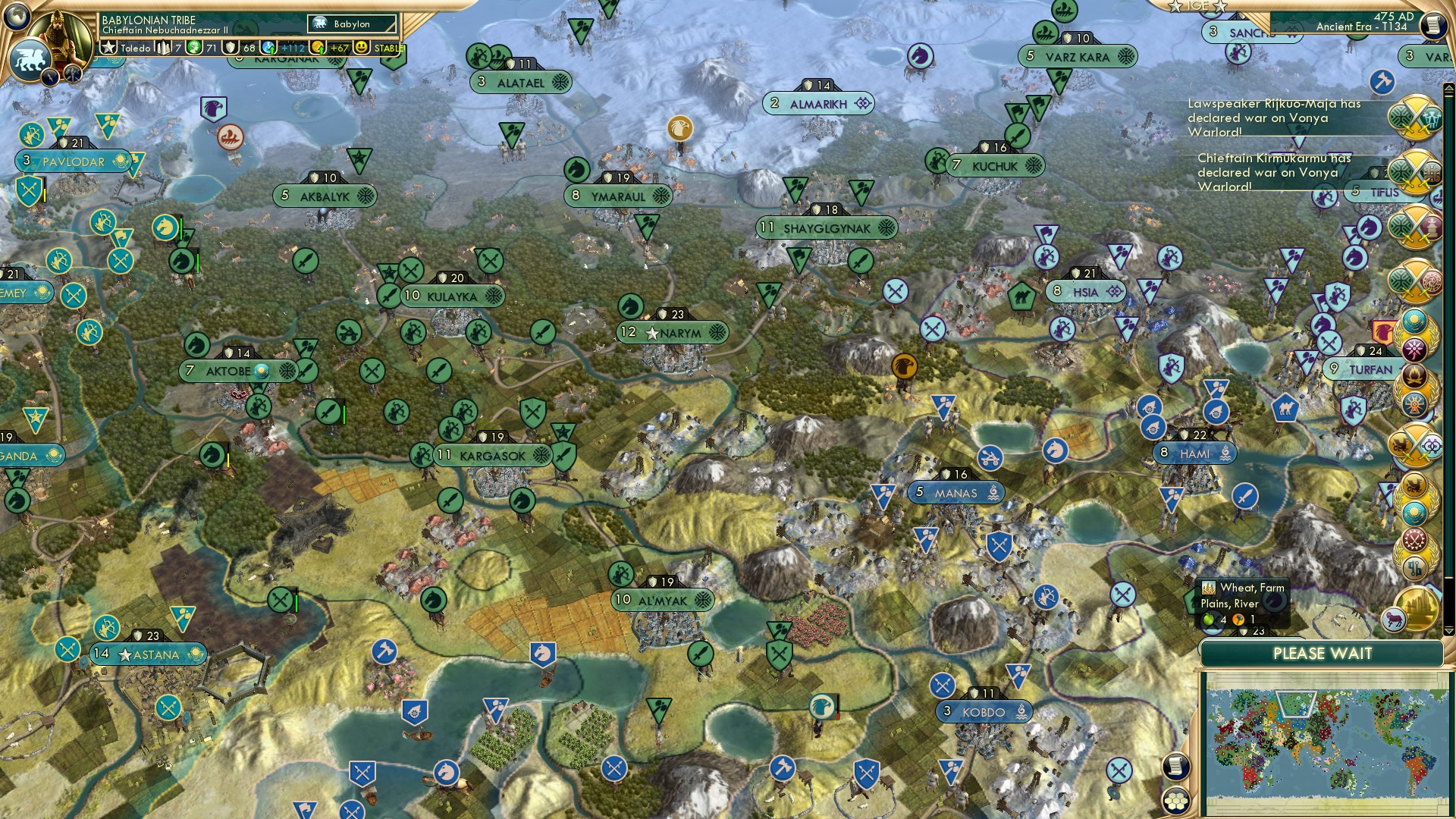Screen dimensions: 1456x819
Task: Click the down chevron below the notification list
Action: coord(1448,629)
